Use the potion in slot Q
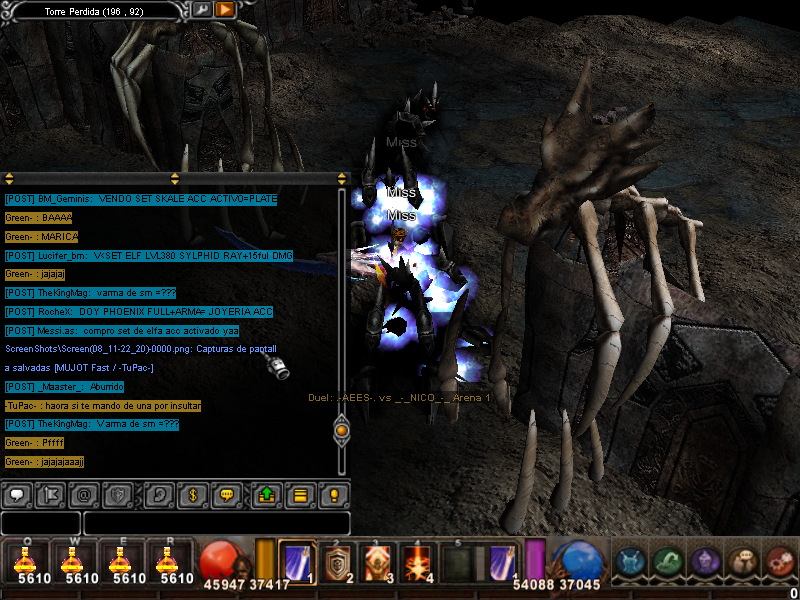Image resolution: width=800 pixels, height=600 pixels. click(25, 561)
